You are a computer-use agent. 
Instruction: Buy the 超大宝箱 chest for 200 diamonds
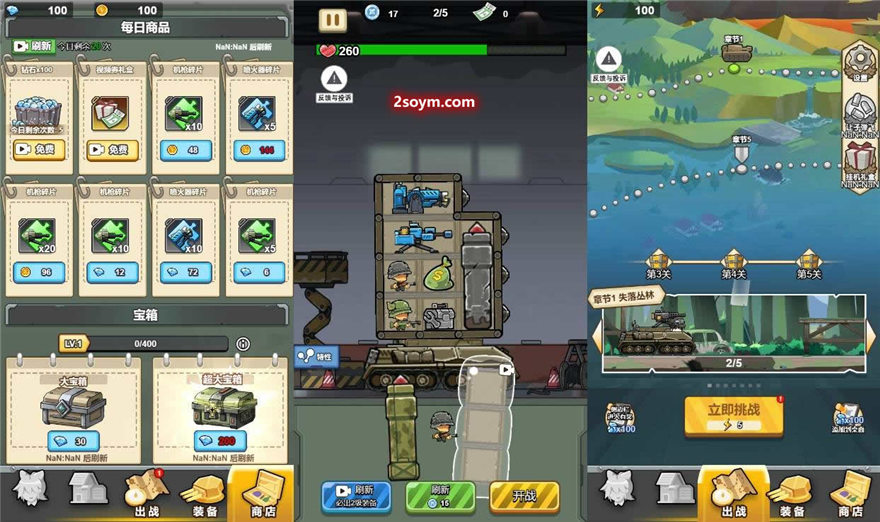(220, 441)
